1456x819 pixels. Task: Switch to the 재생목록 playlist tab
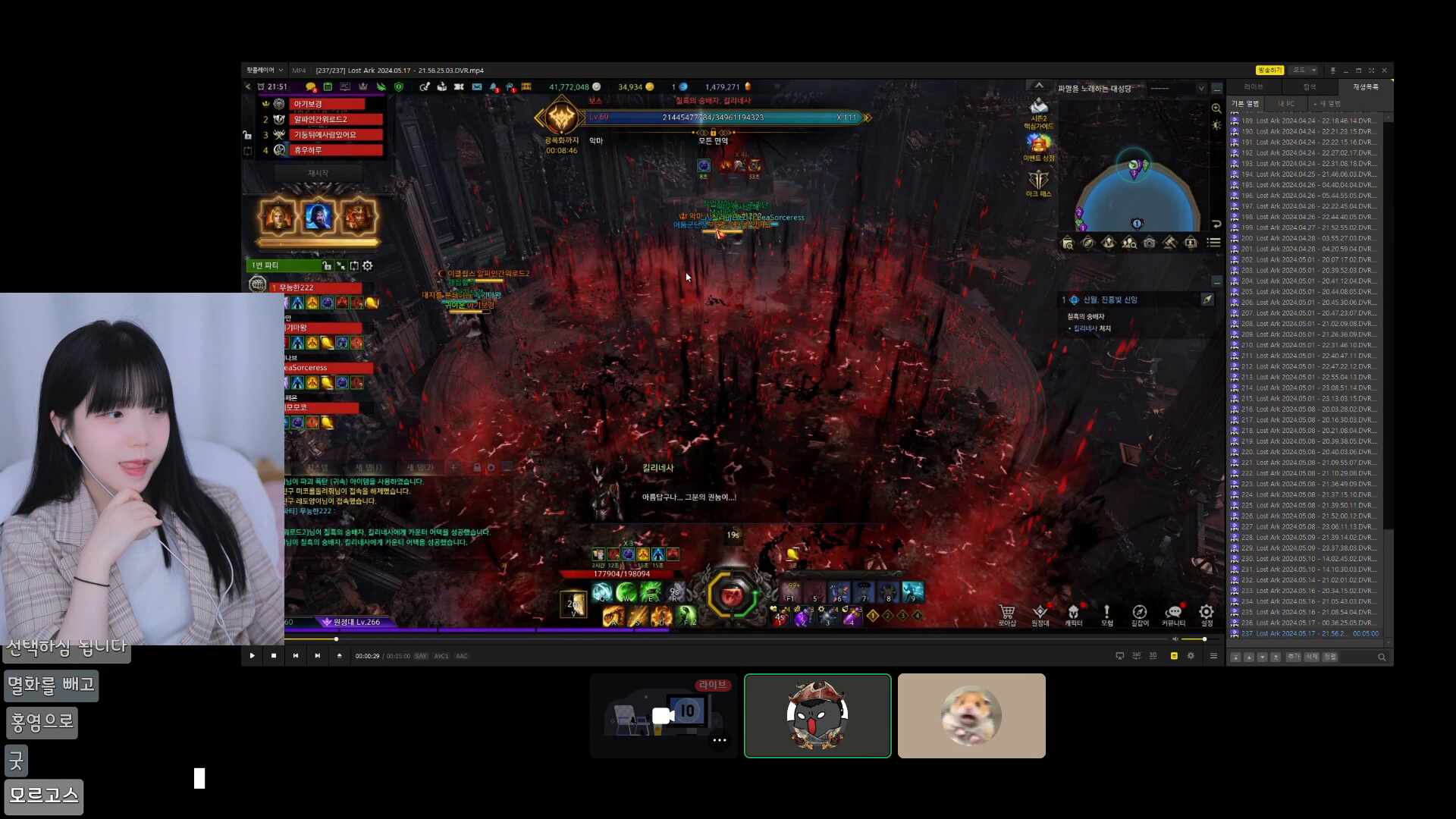pyautogui.click(x=1365, y=87)
